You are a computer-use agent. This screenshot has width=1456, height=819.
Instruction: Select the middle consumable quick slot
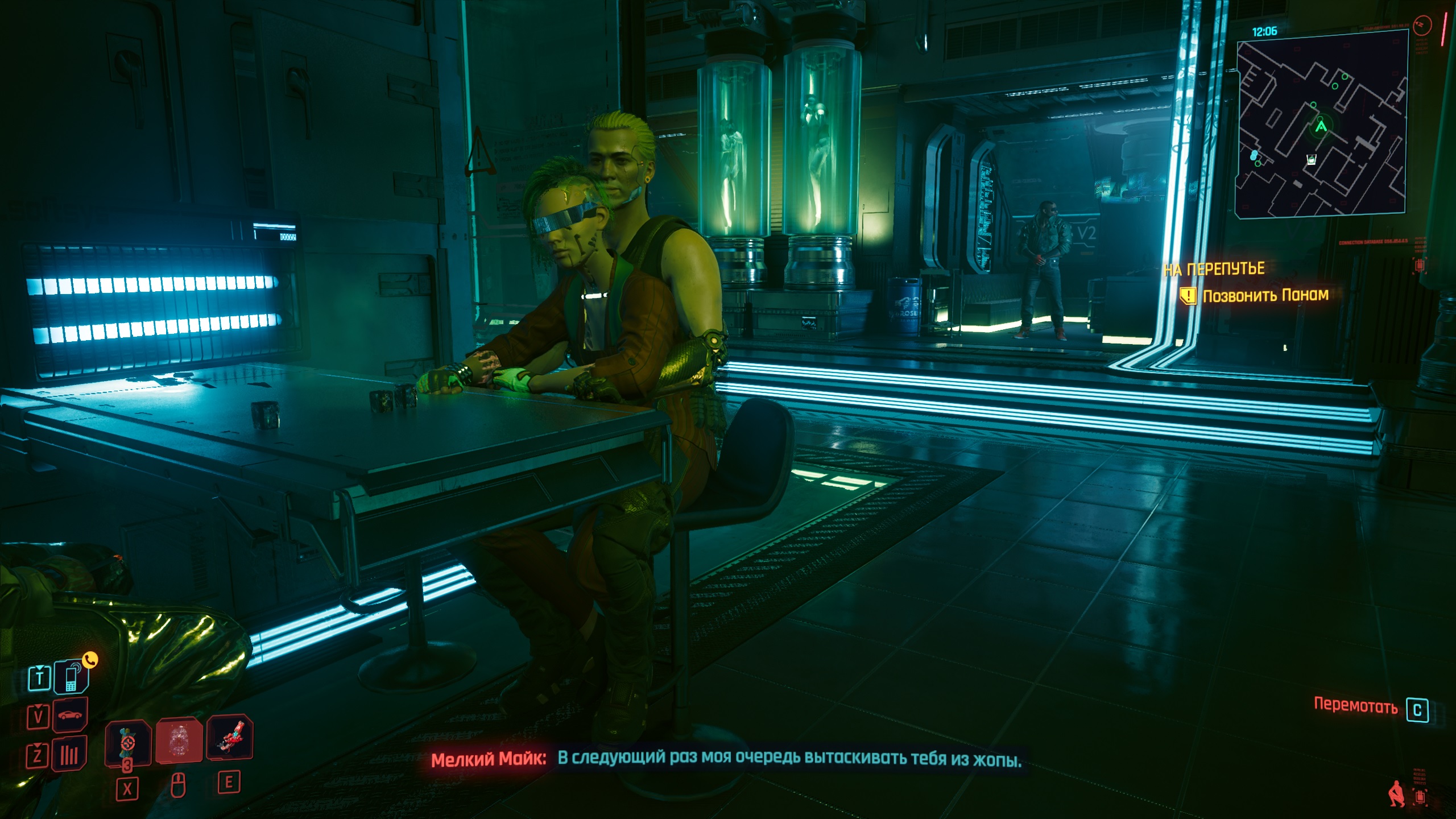(x=179, y=740)
